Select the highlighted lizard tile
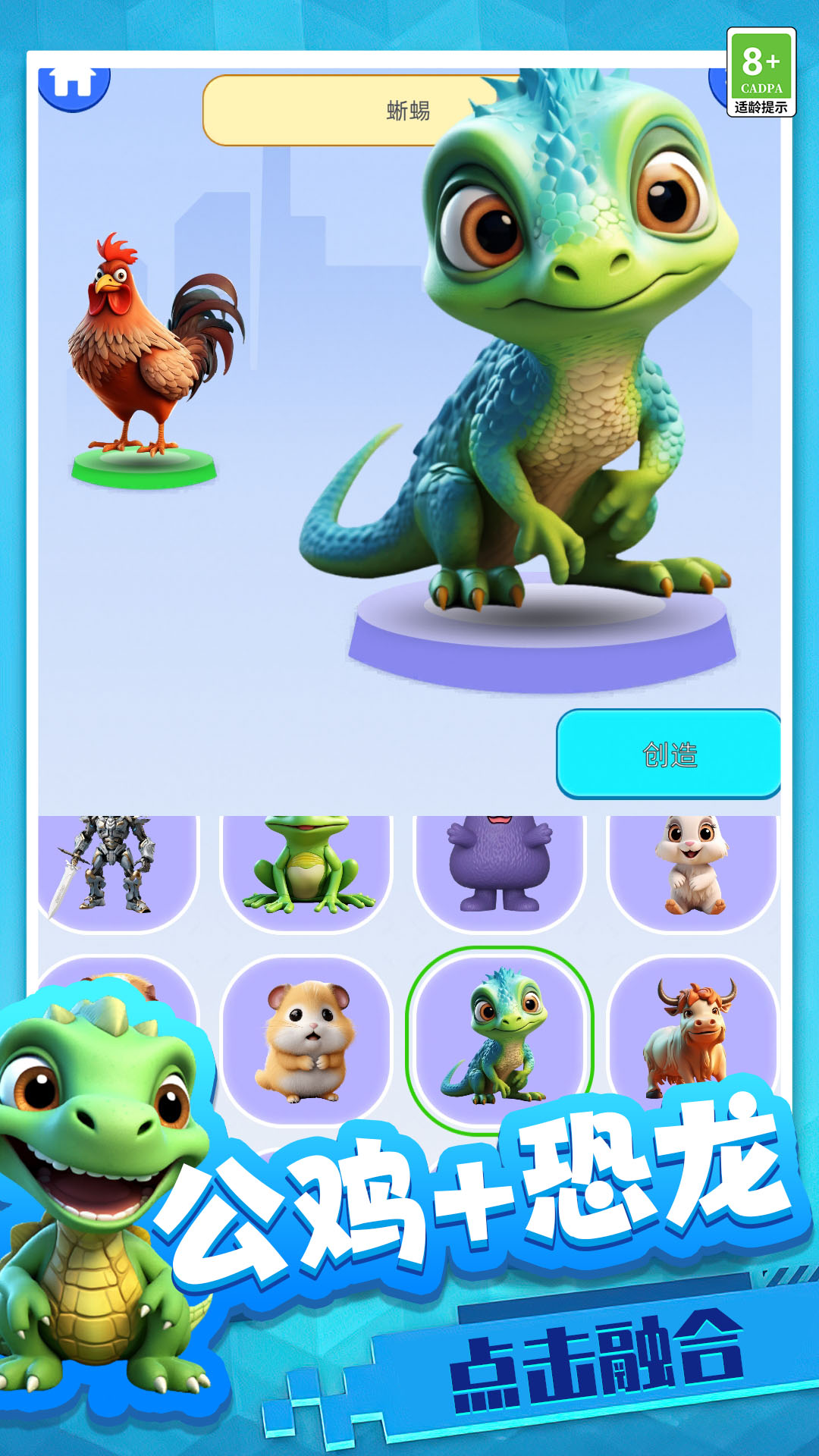The width and height of the screenshot is (819, 1456). (499, 1037)
